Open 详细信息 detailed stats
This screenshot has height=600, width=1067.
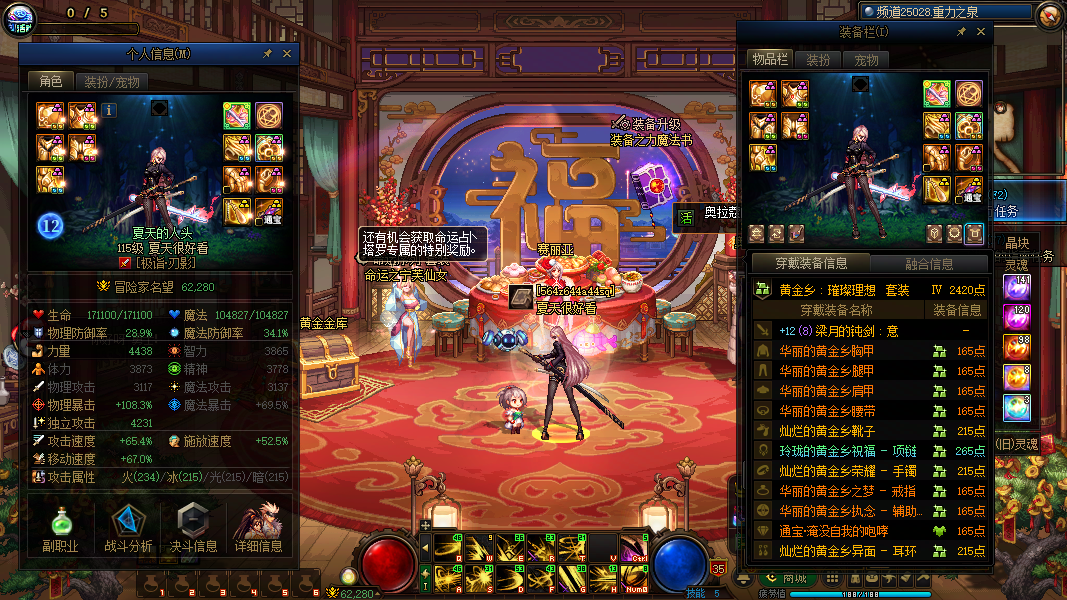click(258, 528)
